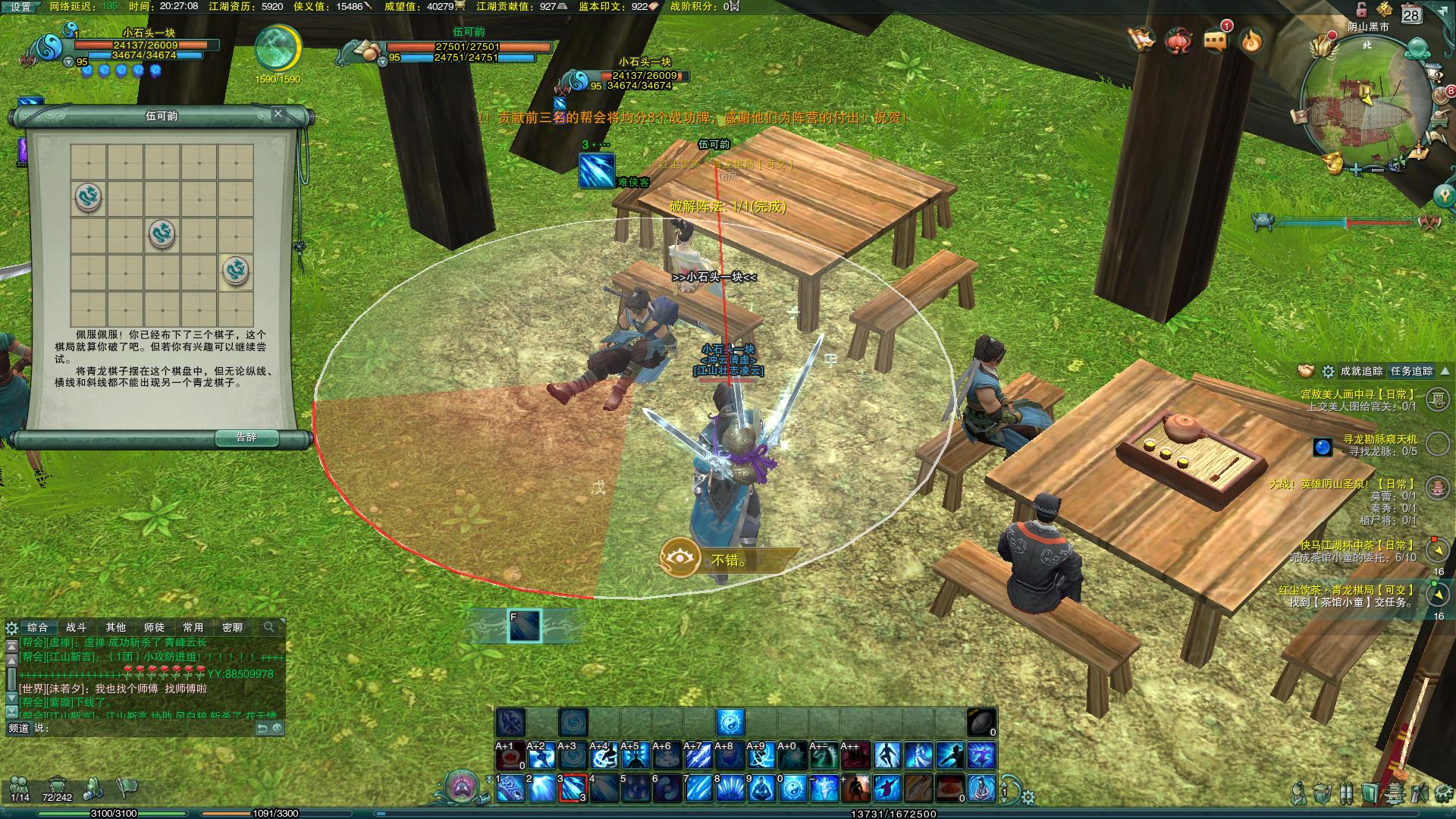The width and height of the screenshot is (1456, 819).
Task: Click the 告辞 farewell button
Action: 246,438
